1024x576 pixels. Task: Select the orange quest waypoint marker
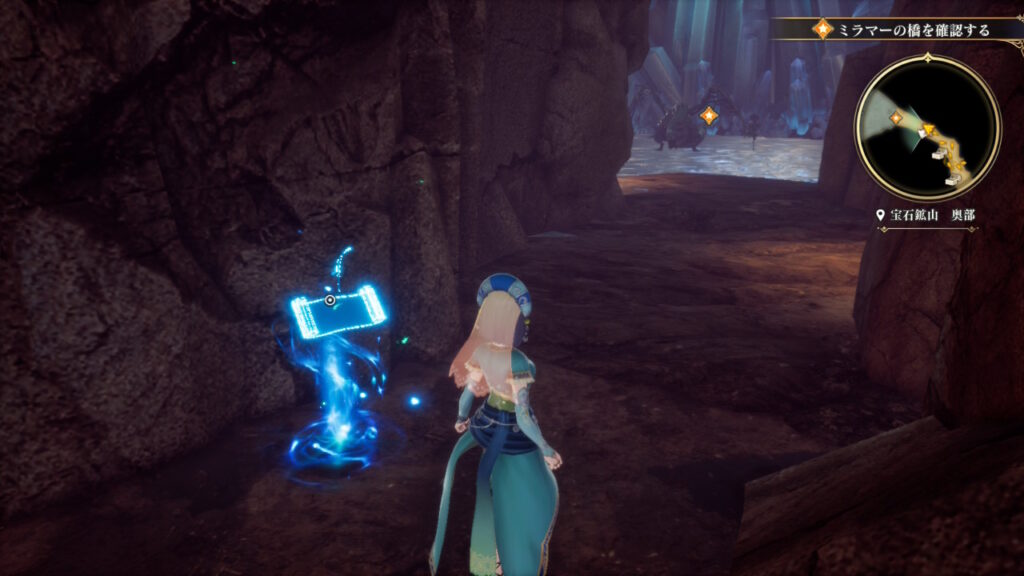709,116
